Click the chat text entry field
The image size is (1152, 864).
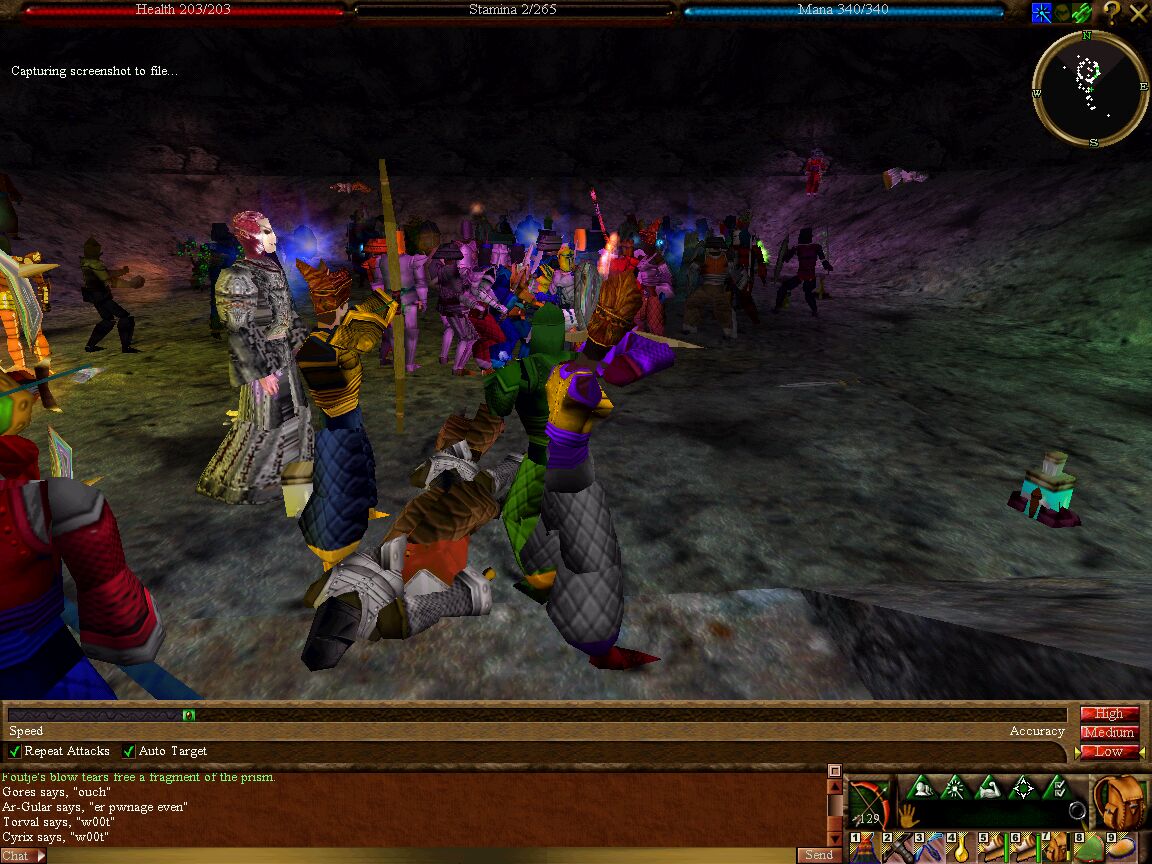(x=420, y=856)
